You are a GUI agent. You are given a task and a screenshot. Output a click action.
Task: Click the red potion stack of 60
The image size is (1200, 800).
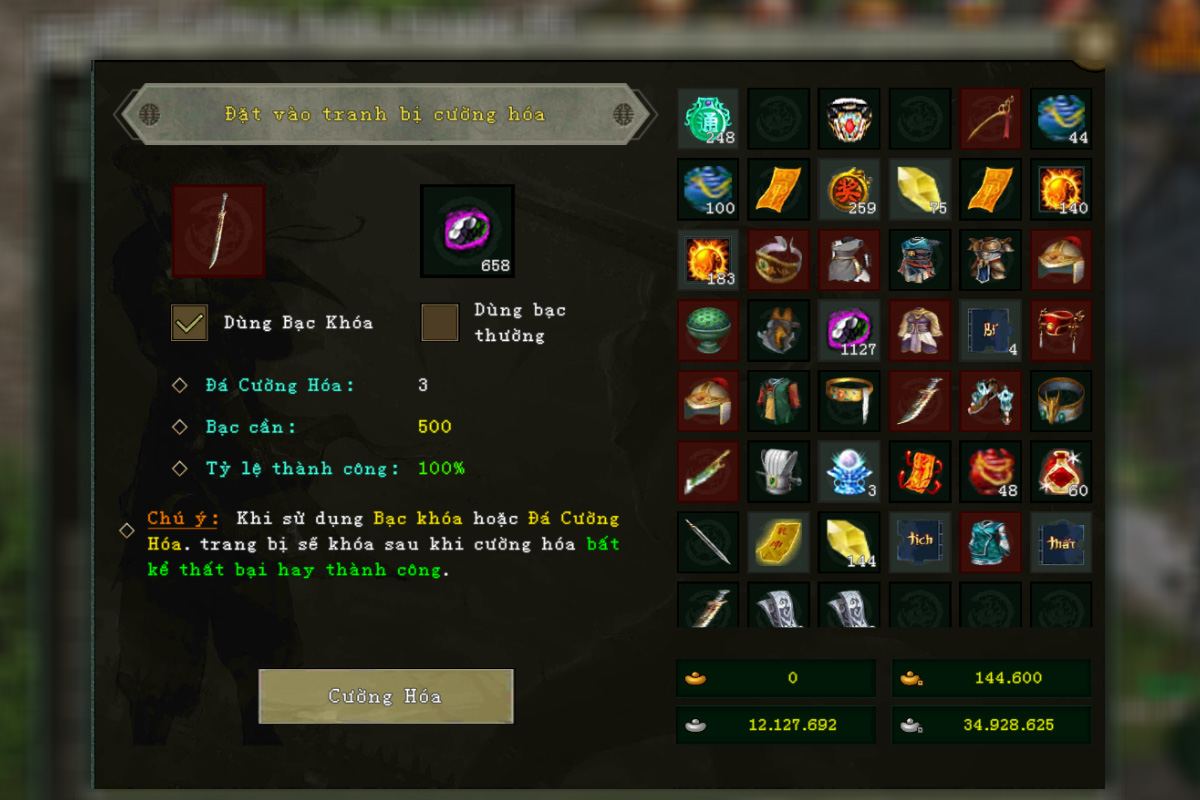point(1061,471)
